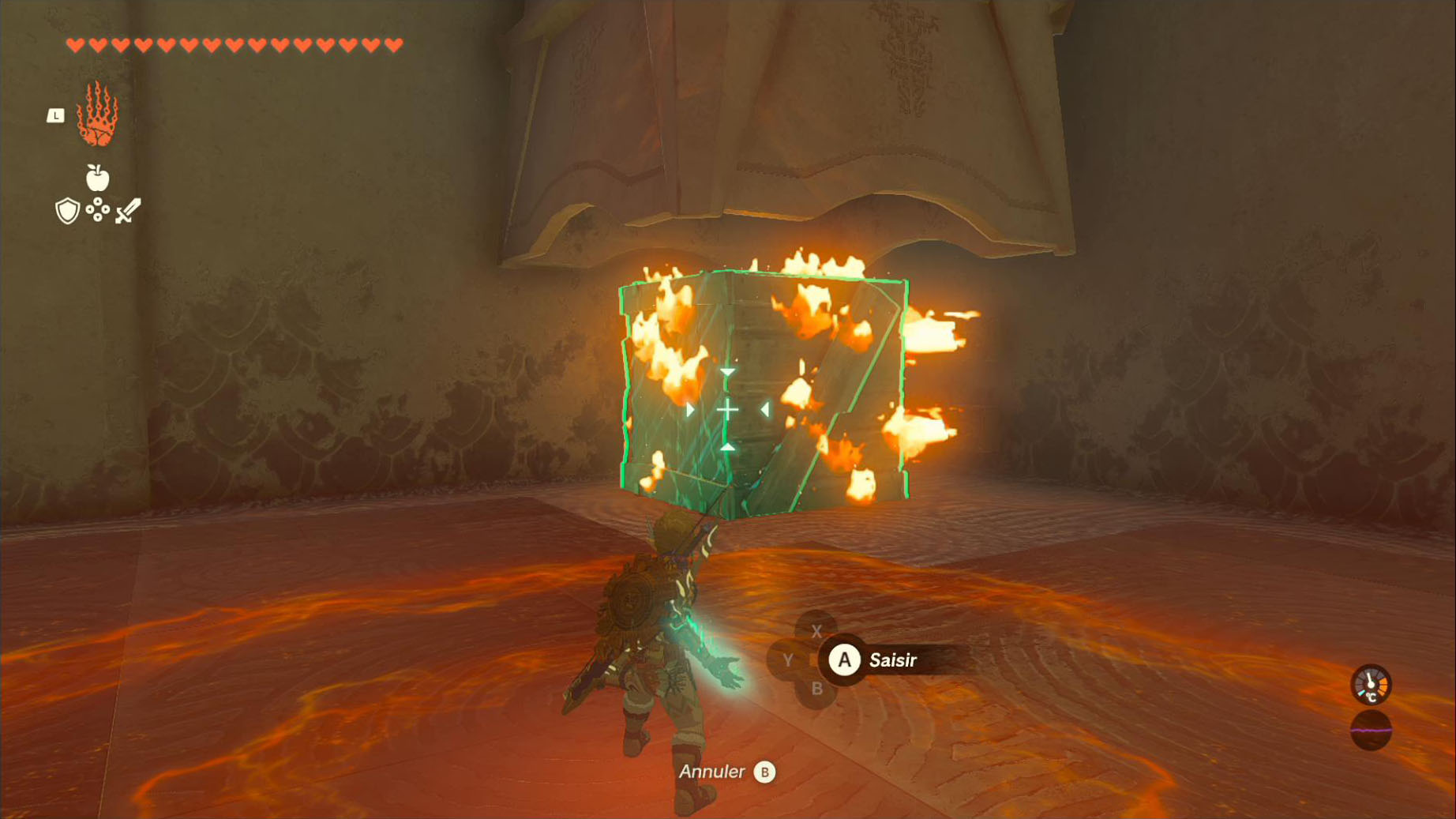Select the apple quick-item icon

point(97,178)
